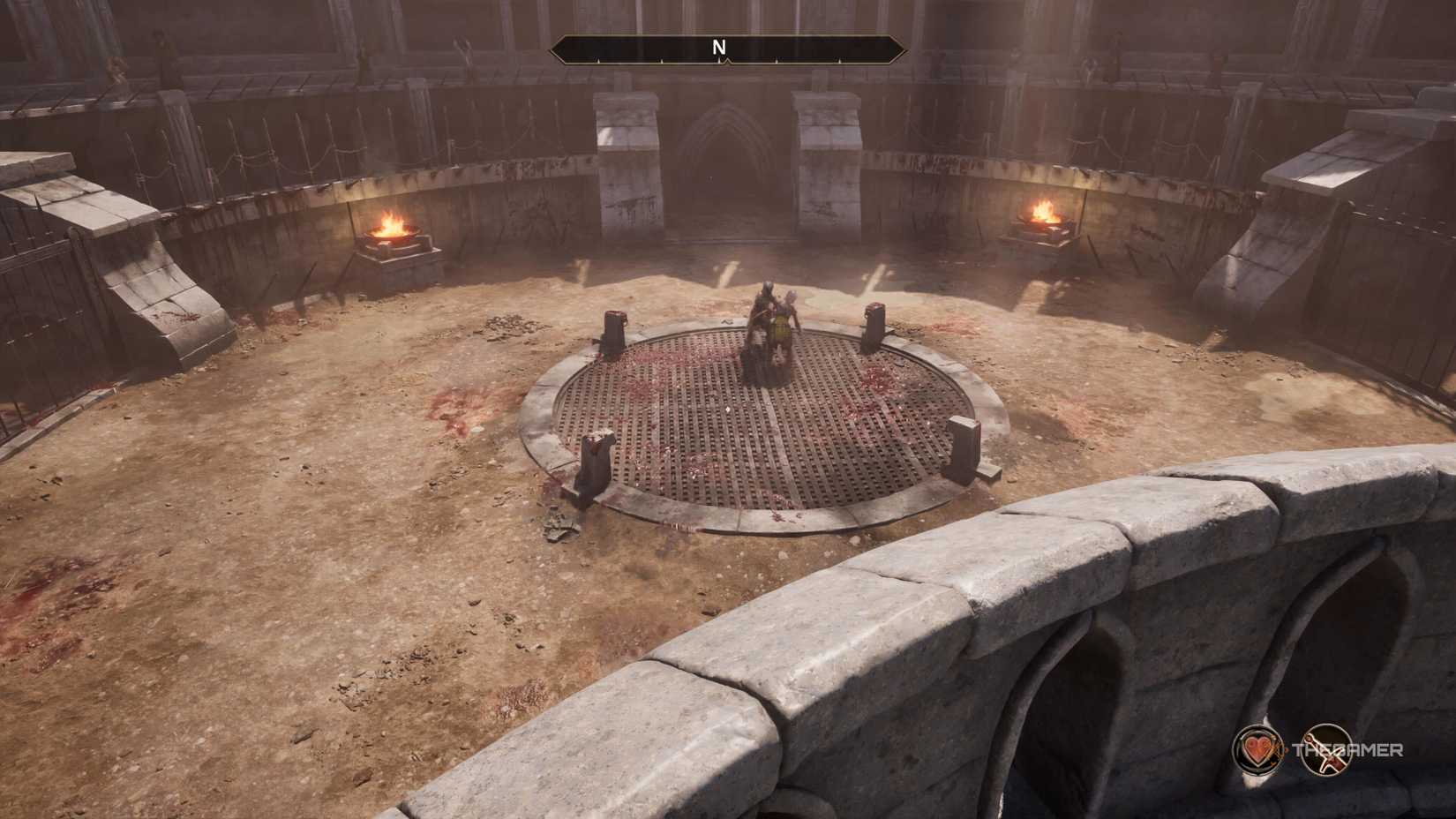1456x819 pixels.
Task: Click the compass needle notch below the N
Action: point(725,61)
